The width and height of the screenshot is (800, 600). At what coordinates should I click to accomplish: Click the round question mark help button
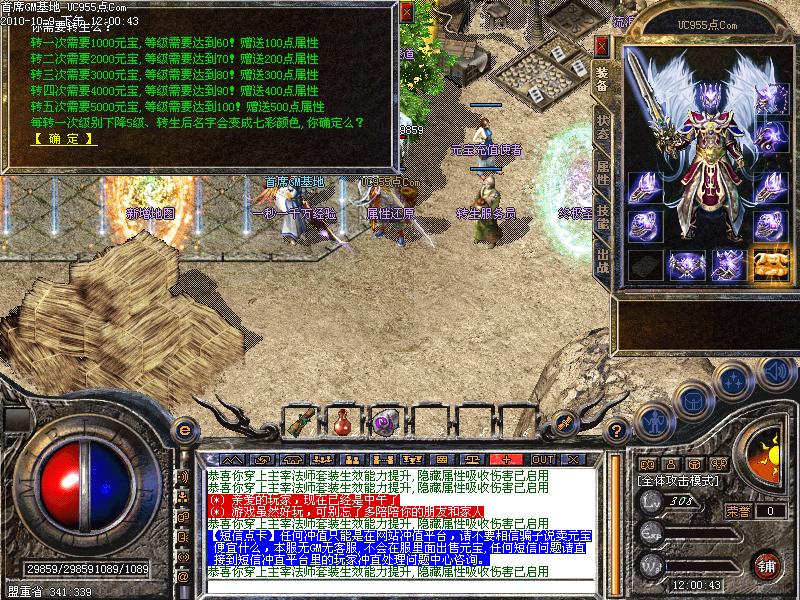tap(617, 432)
